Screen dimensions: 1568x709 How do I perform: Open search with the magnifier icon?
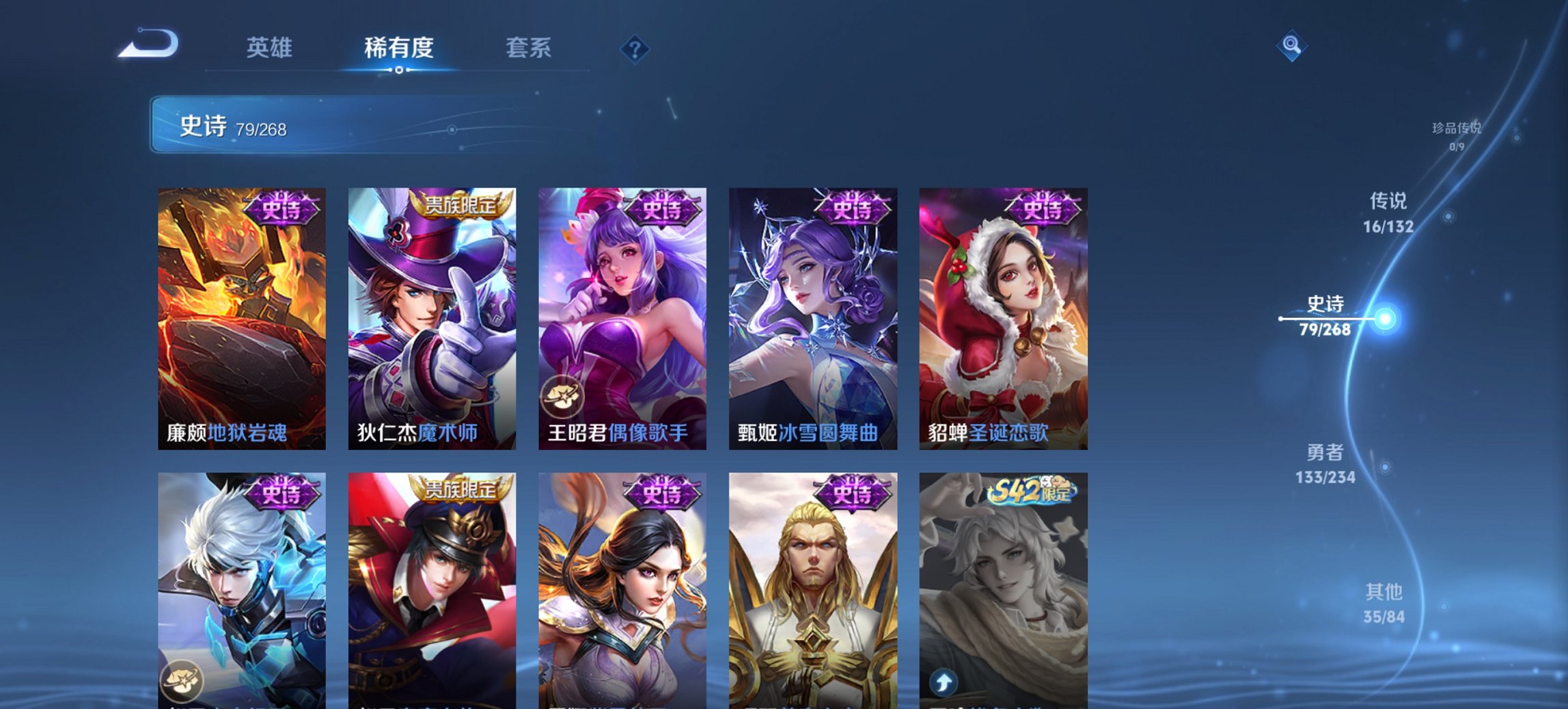1292,46
